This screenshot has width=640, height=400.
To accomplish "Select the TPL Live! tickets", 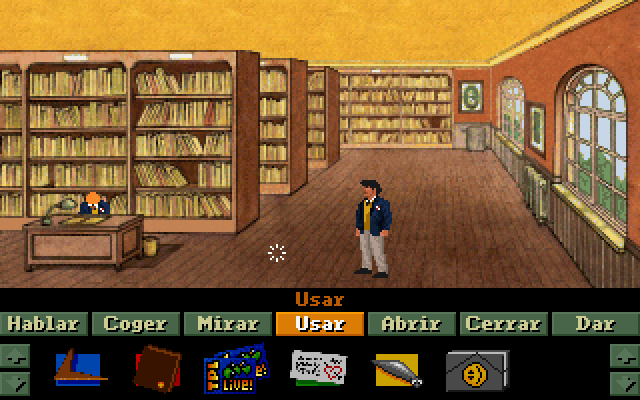I will point(235,367).
